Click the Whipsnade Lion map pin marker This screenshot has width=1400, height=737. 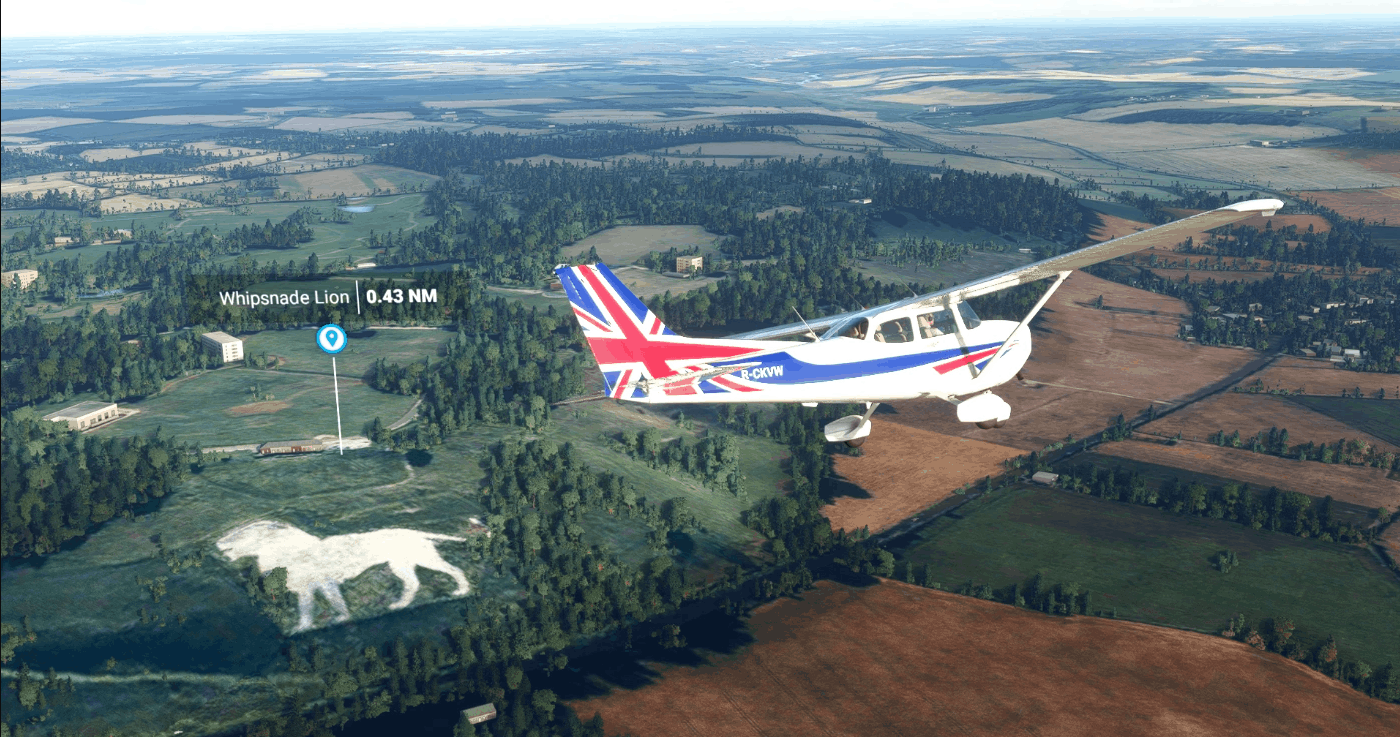(x=331, y=339)
